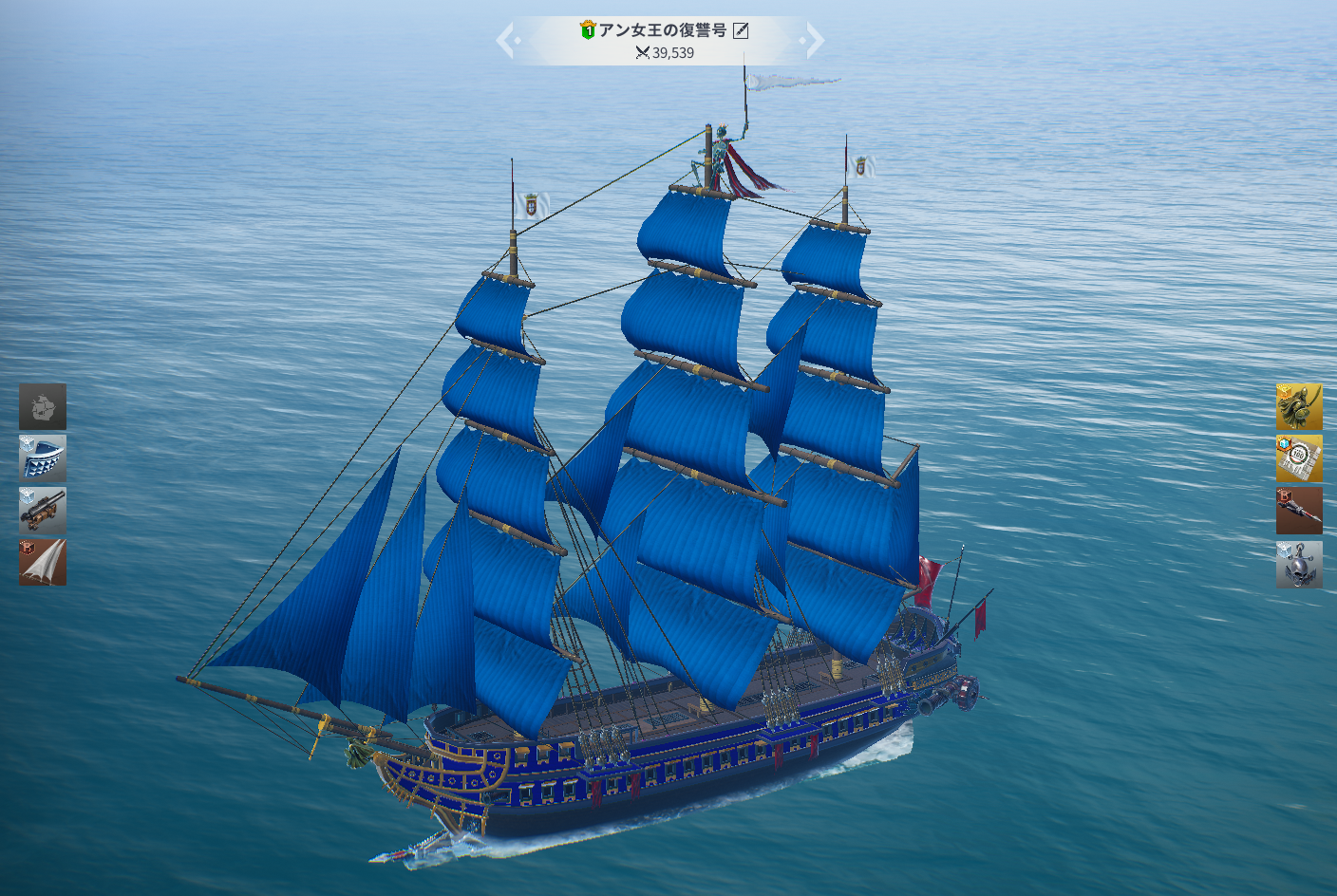Open the skull anchor equipment slot
Image resolution: width=1337 pixels, height=896 pixels.
1299,564
